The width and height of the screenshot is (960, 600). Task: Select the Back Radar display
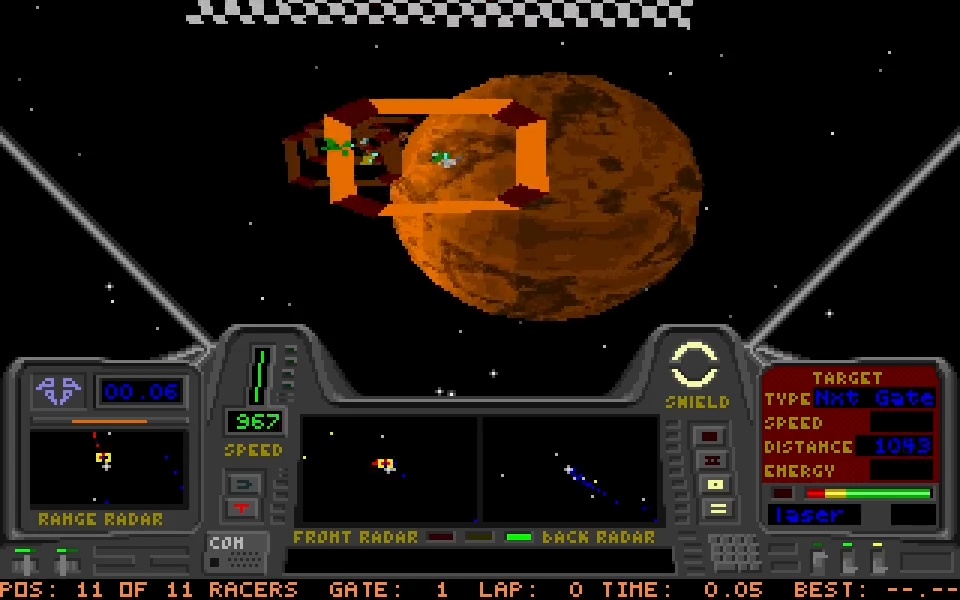(x=570, y=468)
